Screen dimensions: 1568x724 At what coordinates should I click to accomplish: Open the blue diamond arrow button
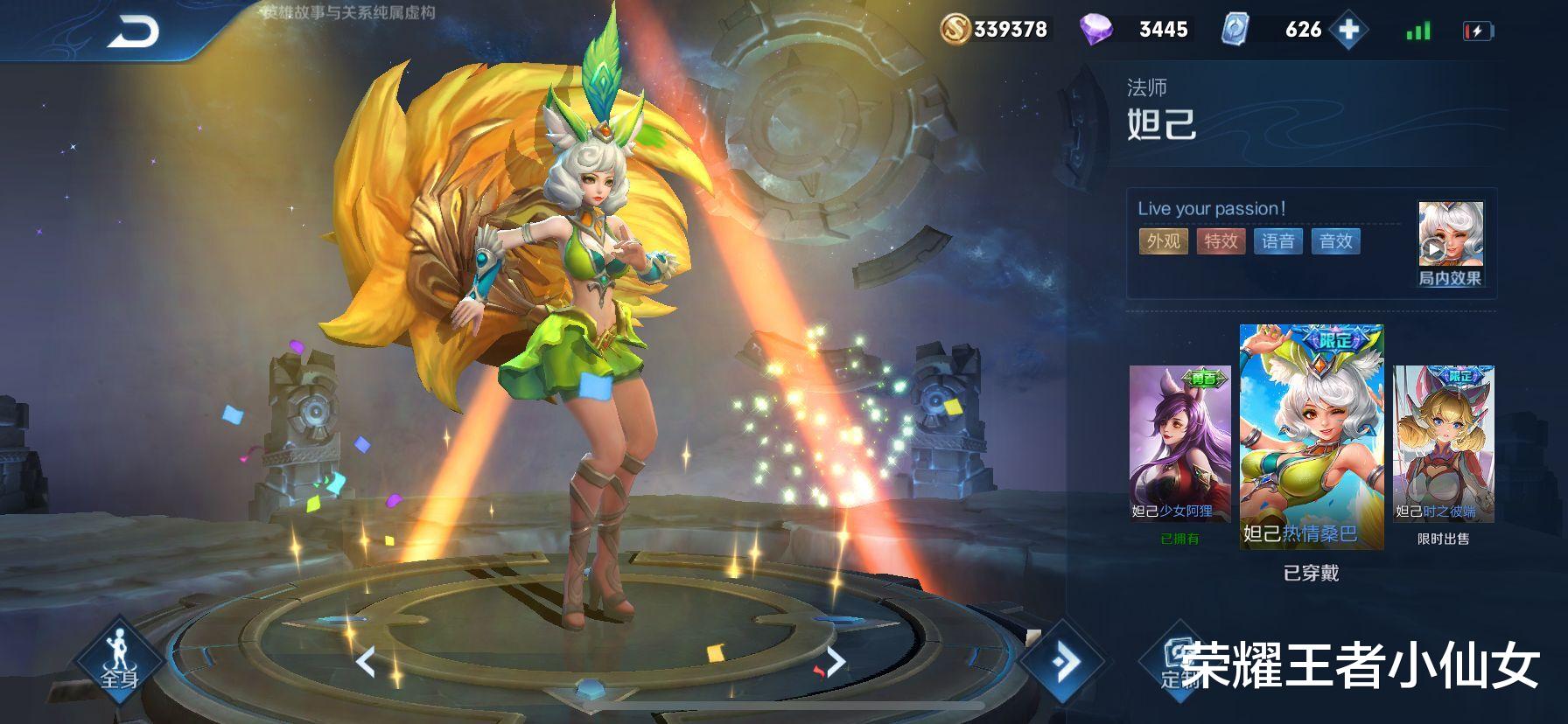pyautogui.click(x=1064, y=662)
